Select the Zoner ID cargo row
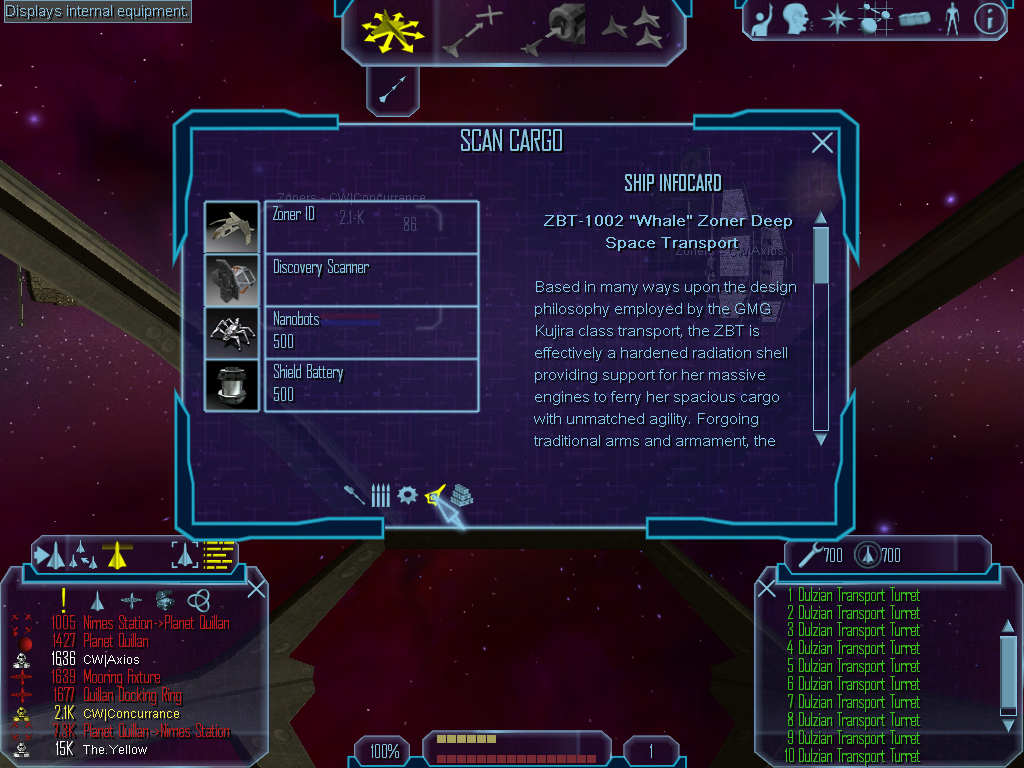Image resolution: width=1024 pixels, height=768 pixels. (371, 226)
